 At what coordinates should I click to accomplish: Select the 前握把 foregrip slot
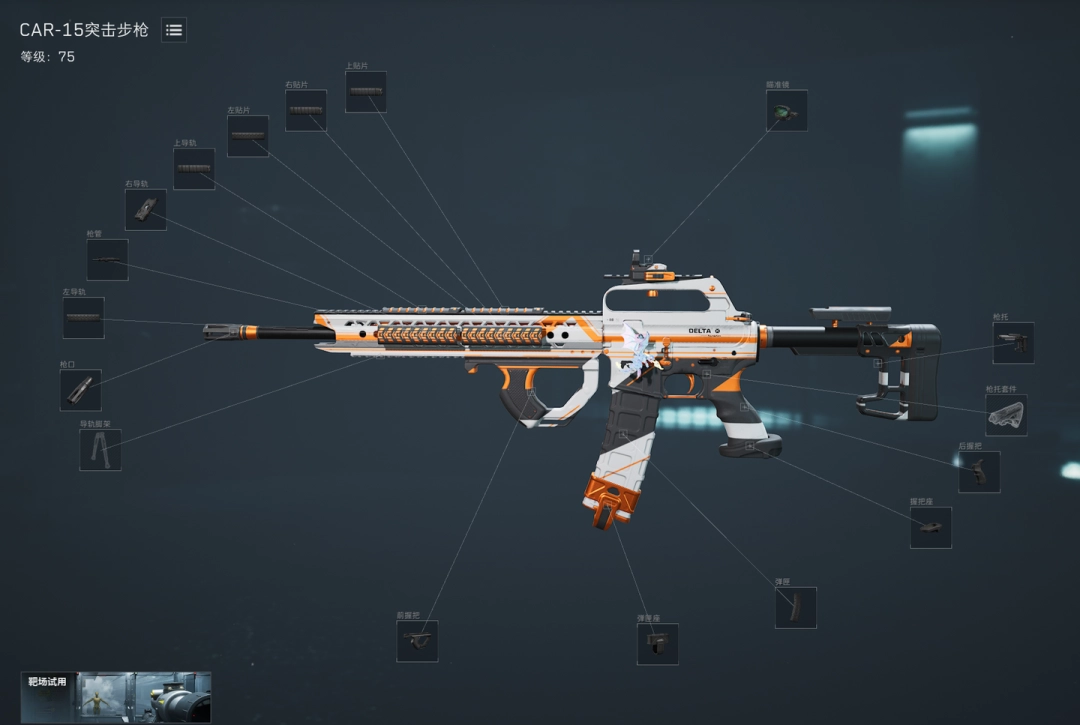click(417, 641)
